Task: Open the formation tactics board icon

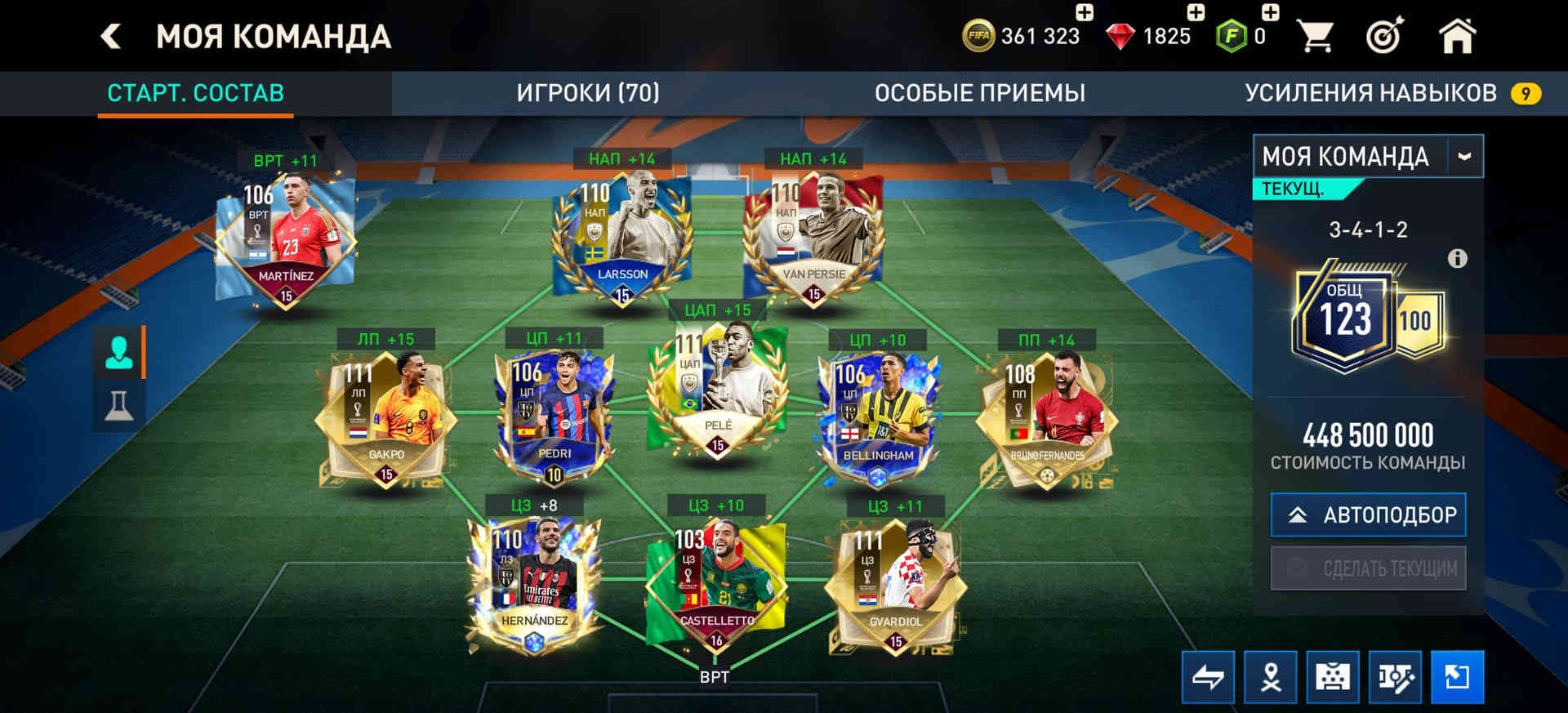Action: tap(1332, 677)
